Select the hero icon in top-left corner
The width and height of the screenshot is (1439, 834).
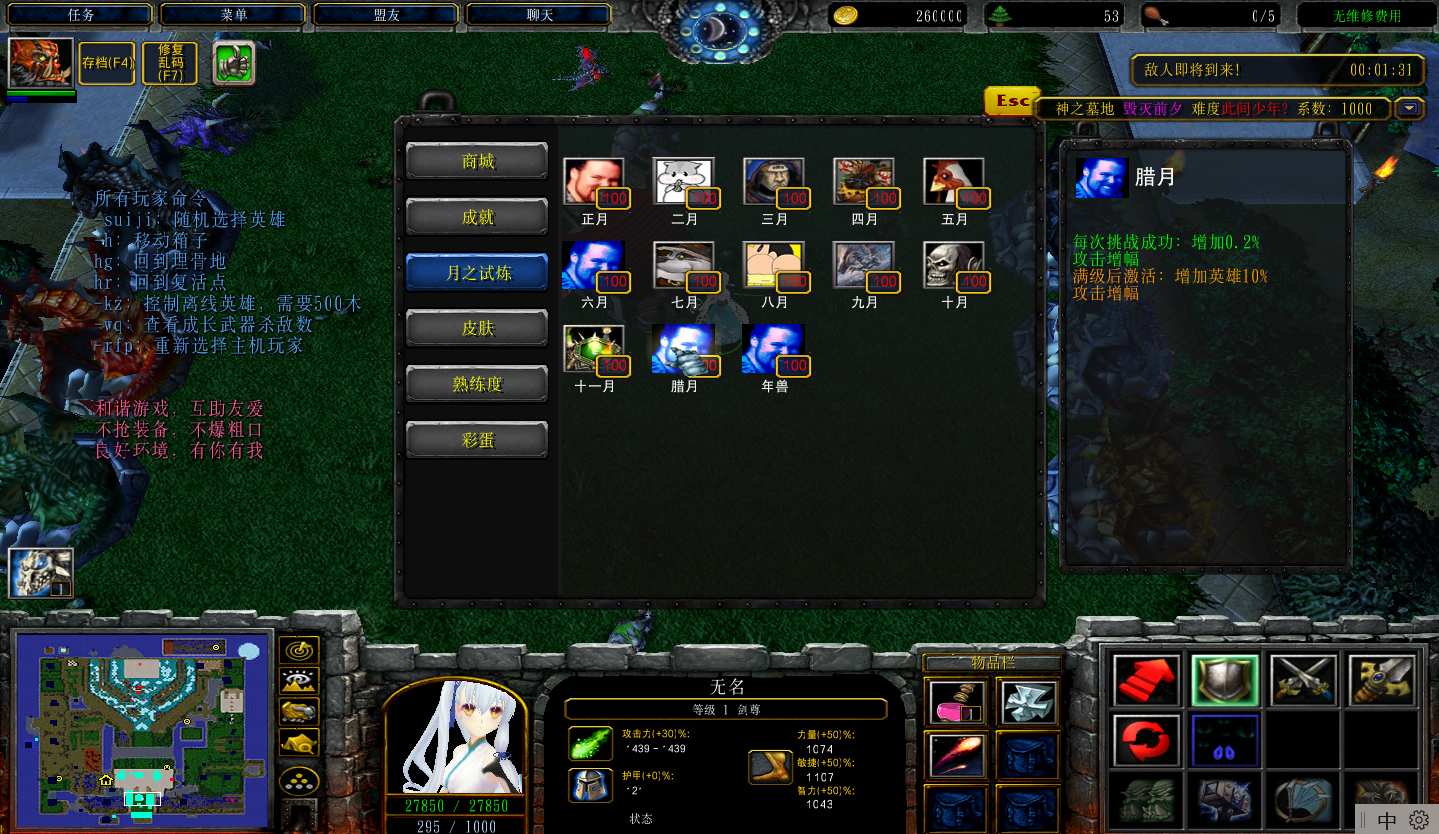point(41,63)
